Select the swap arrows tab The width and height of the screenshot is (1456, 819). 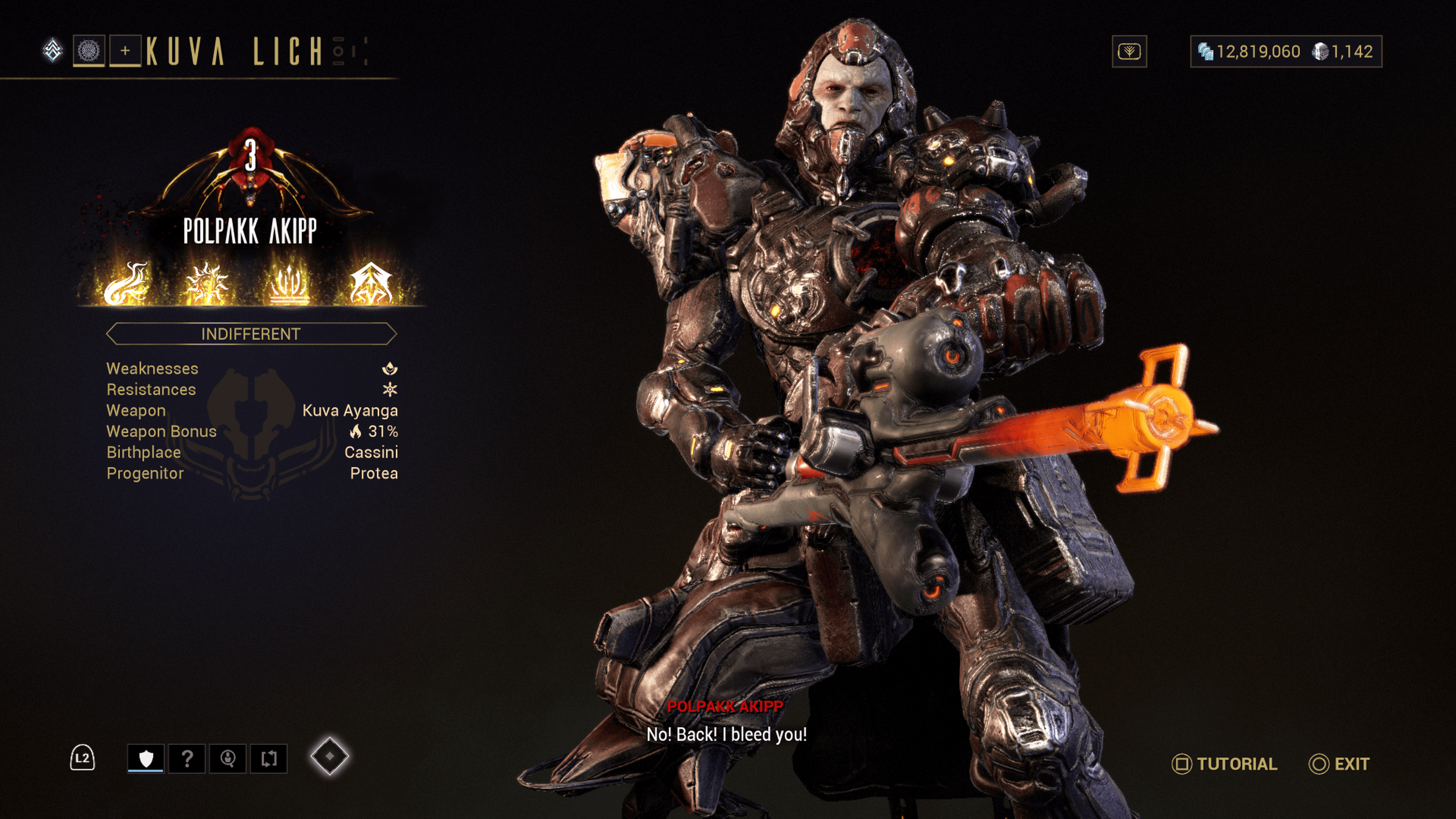[x=269, y=758]
